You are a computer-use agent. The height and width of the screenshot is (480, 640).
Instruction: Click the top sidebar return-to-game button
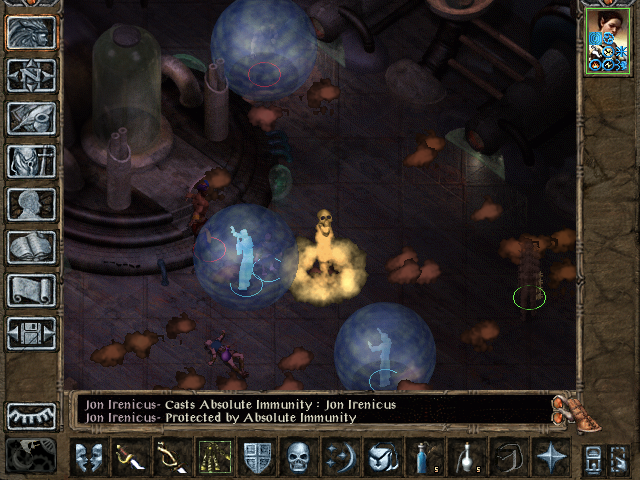(x=31, y=32)
